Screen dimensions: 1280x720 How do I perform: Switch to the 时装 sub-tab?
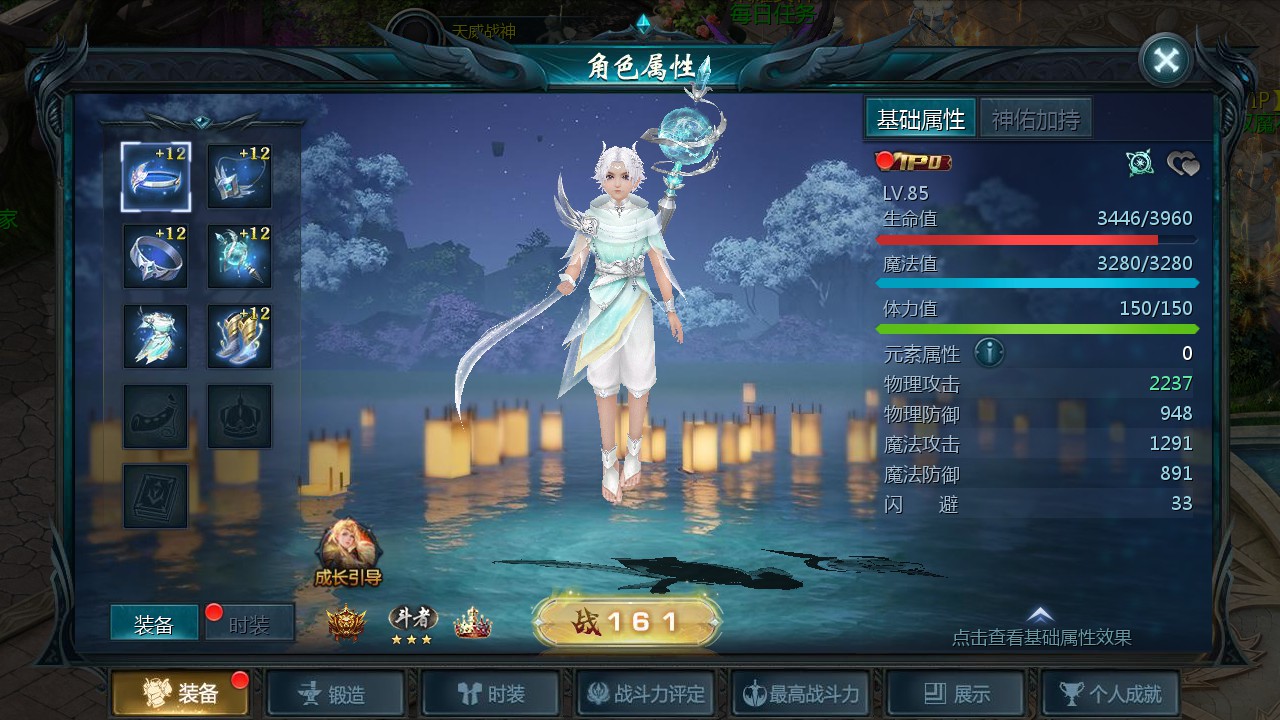click(x=249, y=624)
